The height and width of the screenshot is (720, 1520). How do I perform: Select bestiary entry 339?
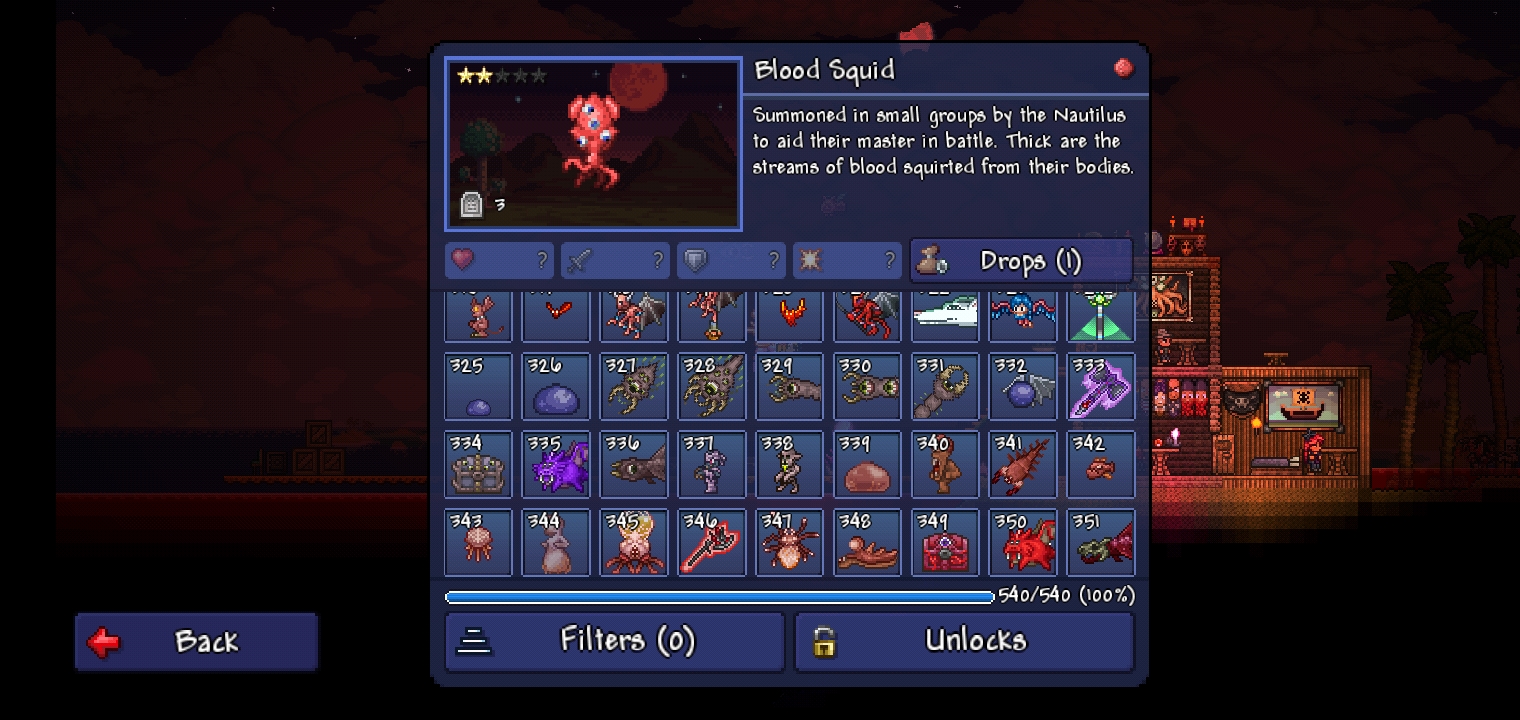[868, 464]
